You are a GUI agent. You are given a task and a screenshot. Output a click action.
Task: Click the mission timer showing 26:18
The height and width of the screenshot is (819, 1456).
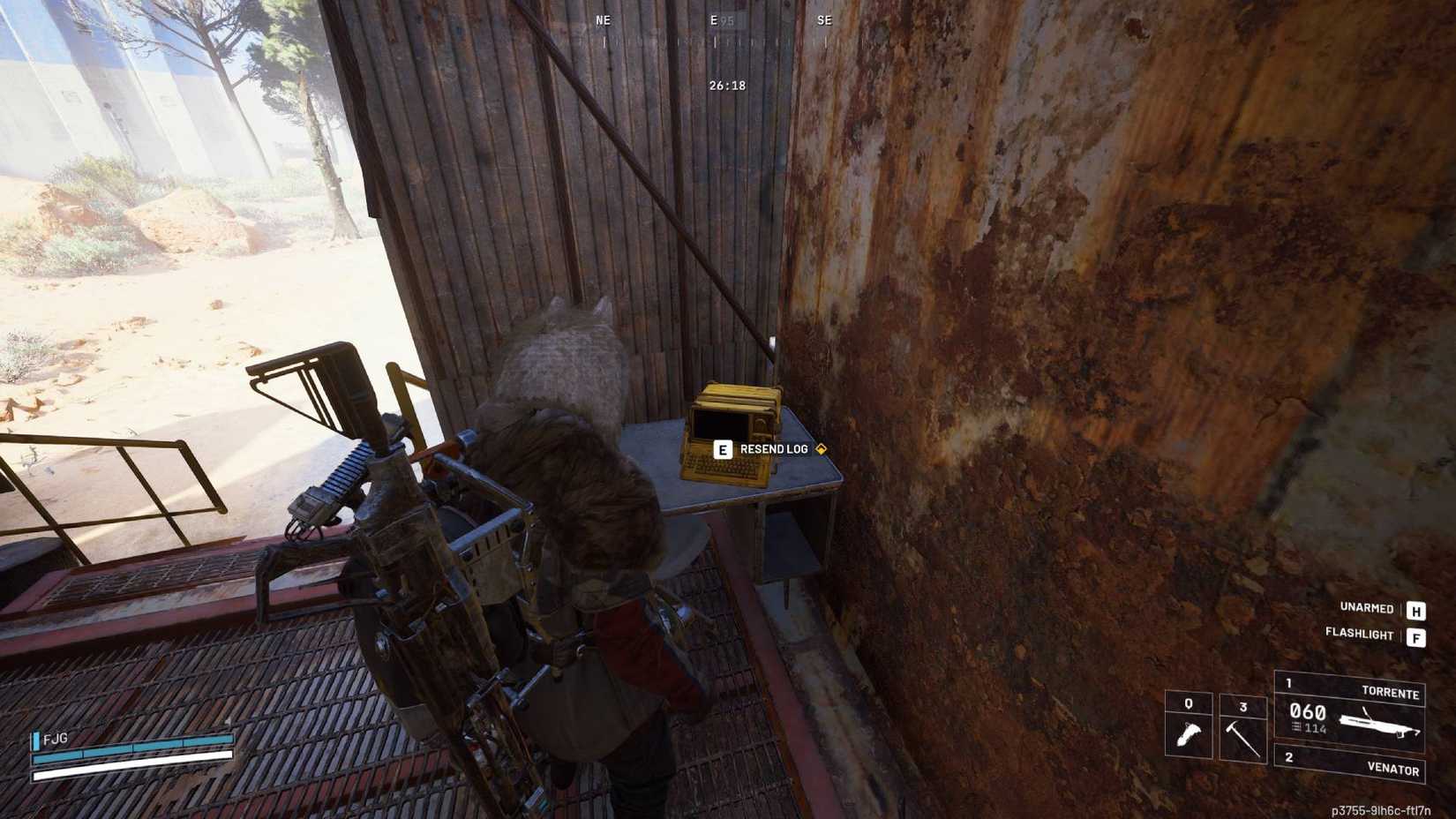point(725,86)
